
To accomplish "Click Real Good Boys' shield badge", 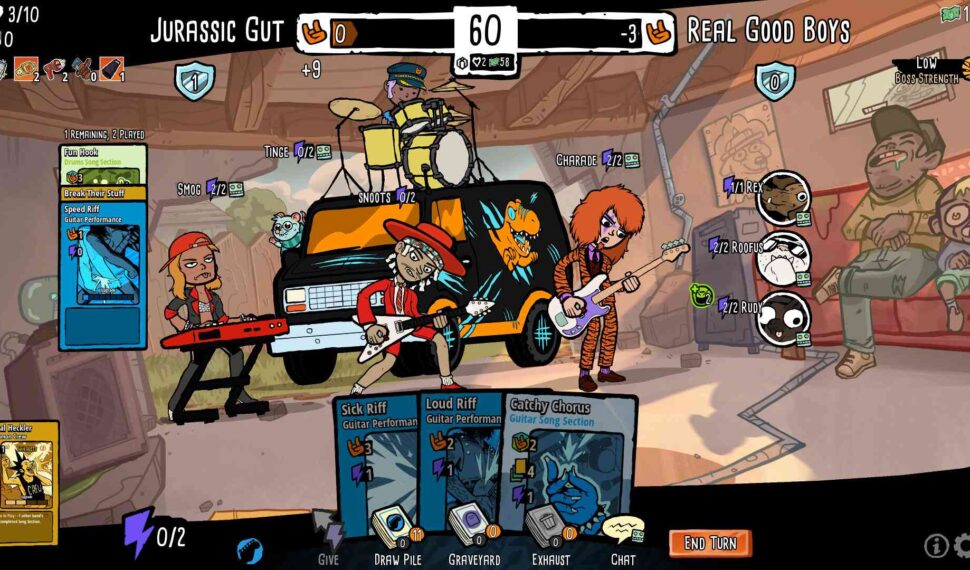I will pos(774,80).
